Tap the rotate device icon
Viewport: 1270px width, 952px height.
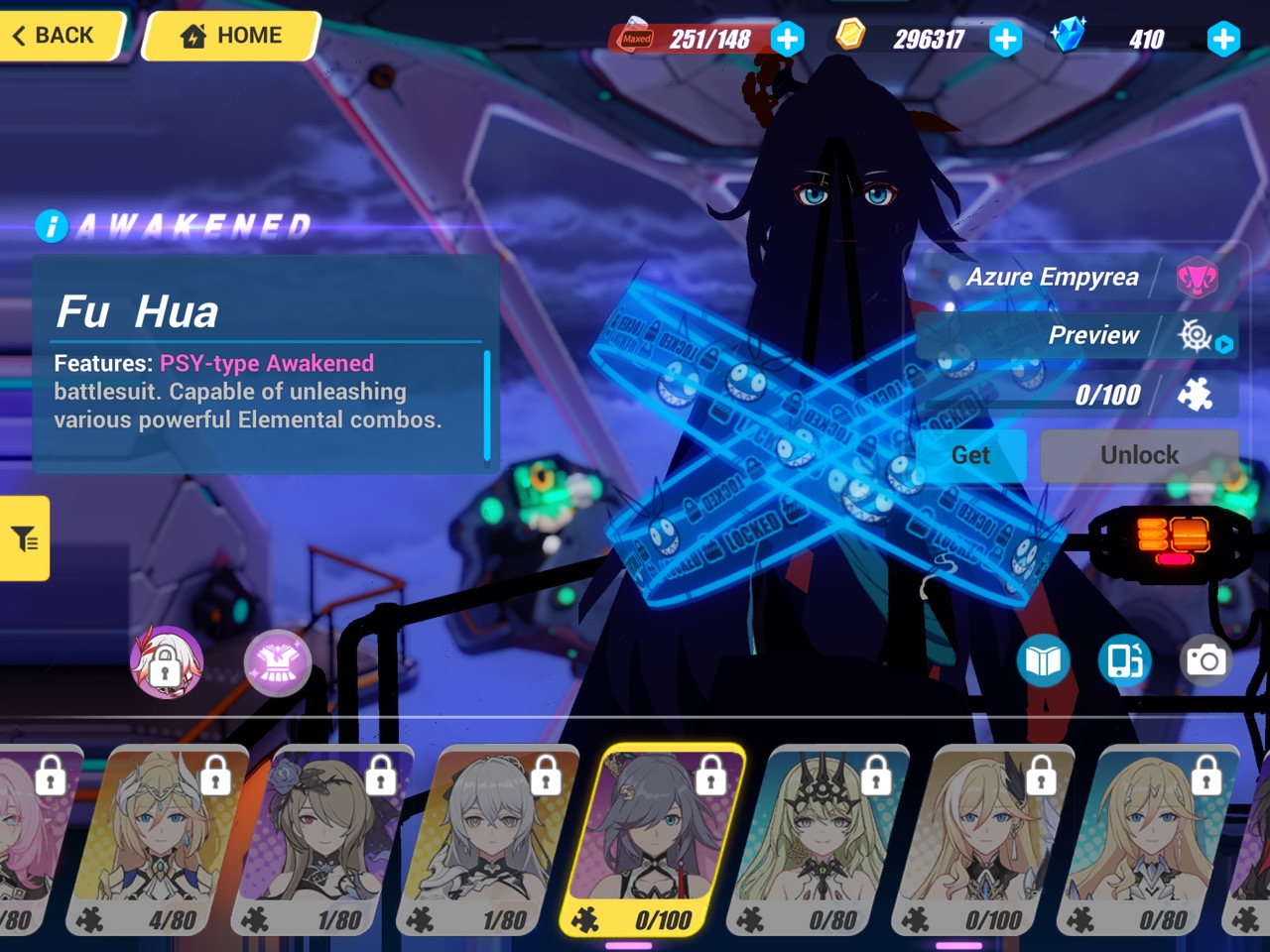[x=1122, y=659]
